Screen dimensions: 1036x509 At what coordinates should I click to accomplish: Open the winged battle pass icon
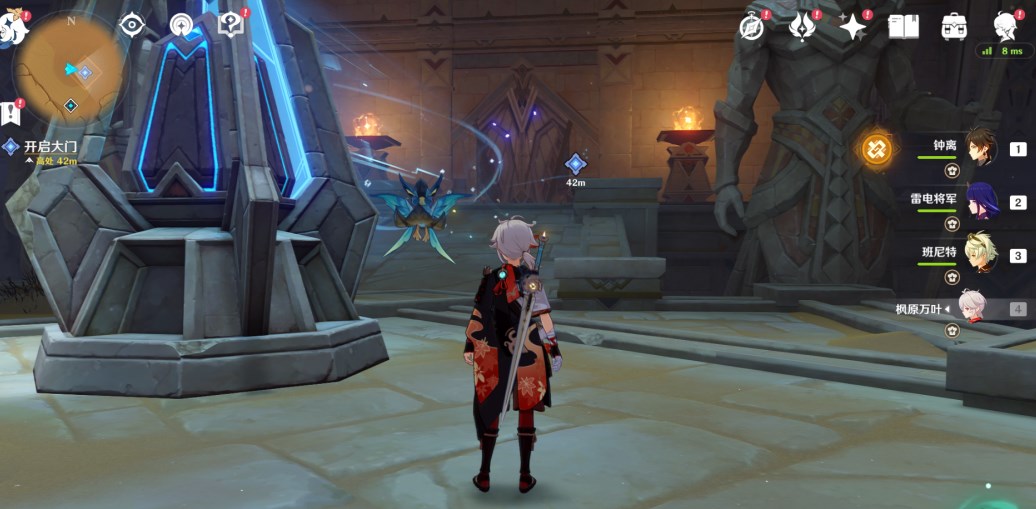802,27
